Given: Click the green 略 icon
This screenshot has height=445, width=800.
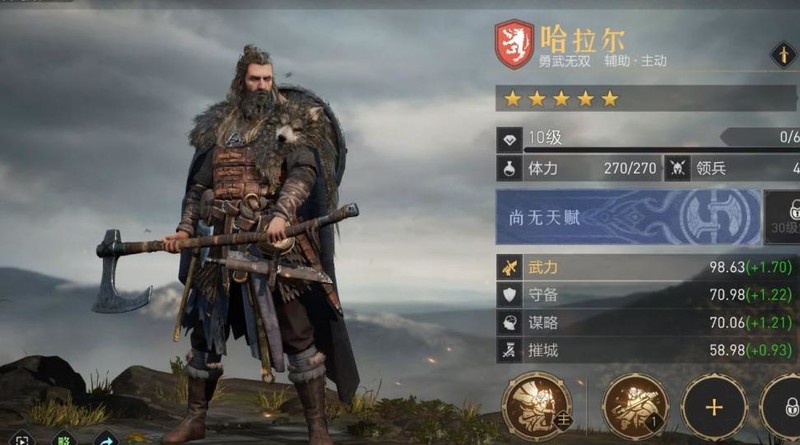Looking at the screenshot, I should (x=63, y=438).
